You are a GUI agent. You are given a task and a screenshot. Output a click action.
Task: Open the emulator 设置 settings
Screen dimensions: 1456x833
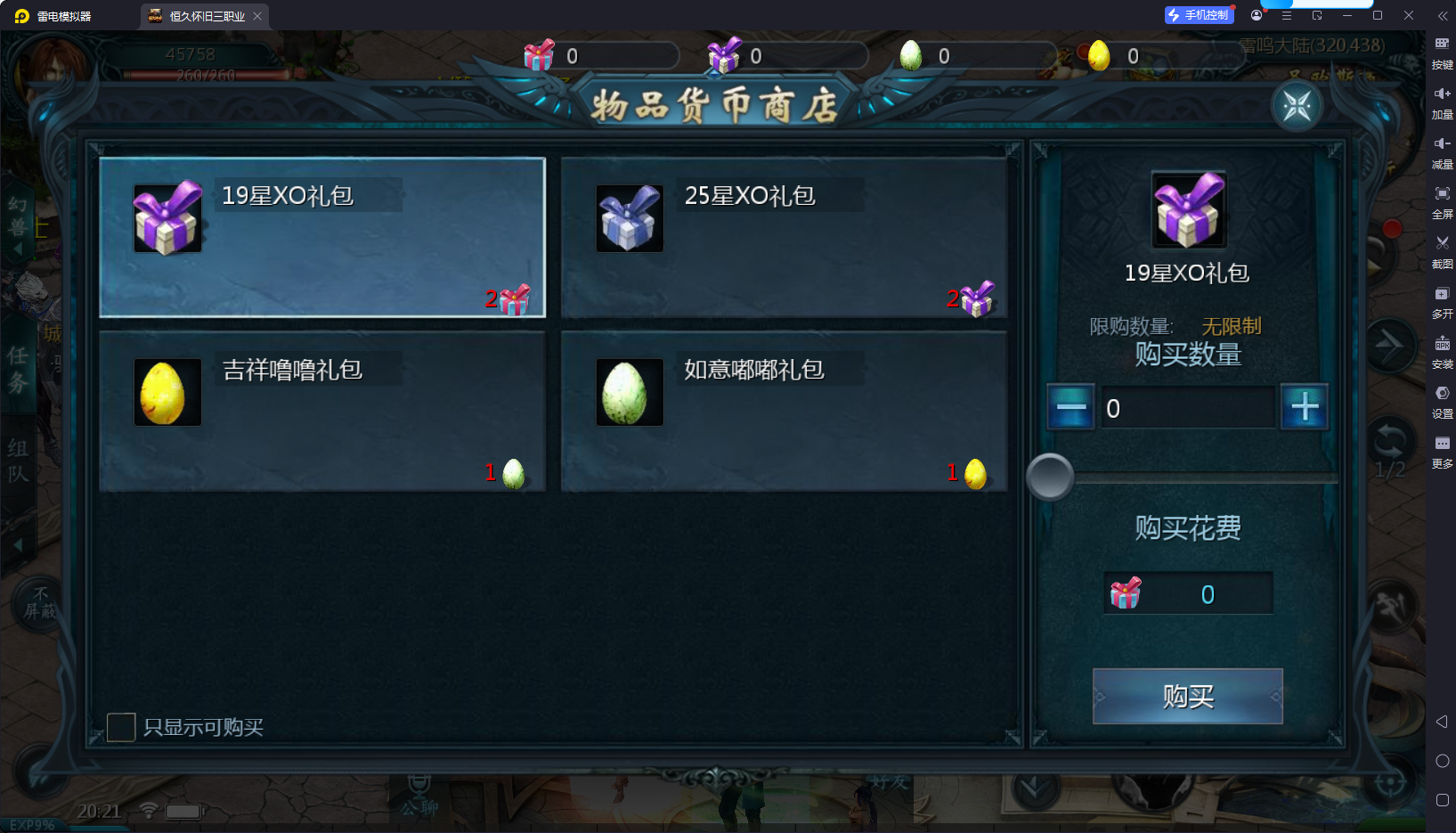click(x=1442, y=398)
